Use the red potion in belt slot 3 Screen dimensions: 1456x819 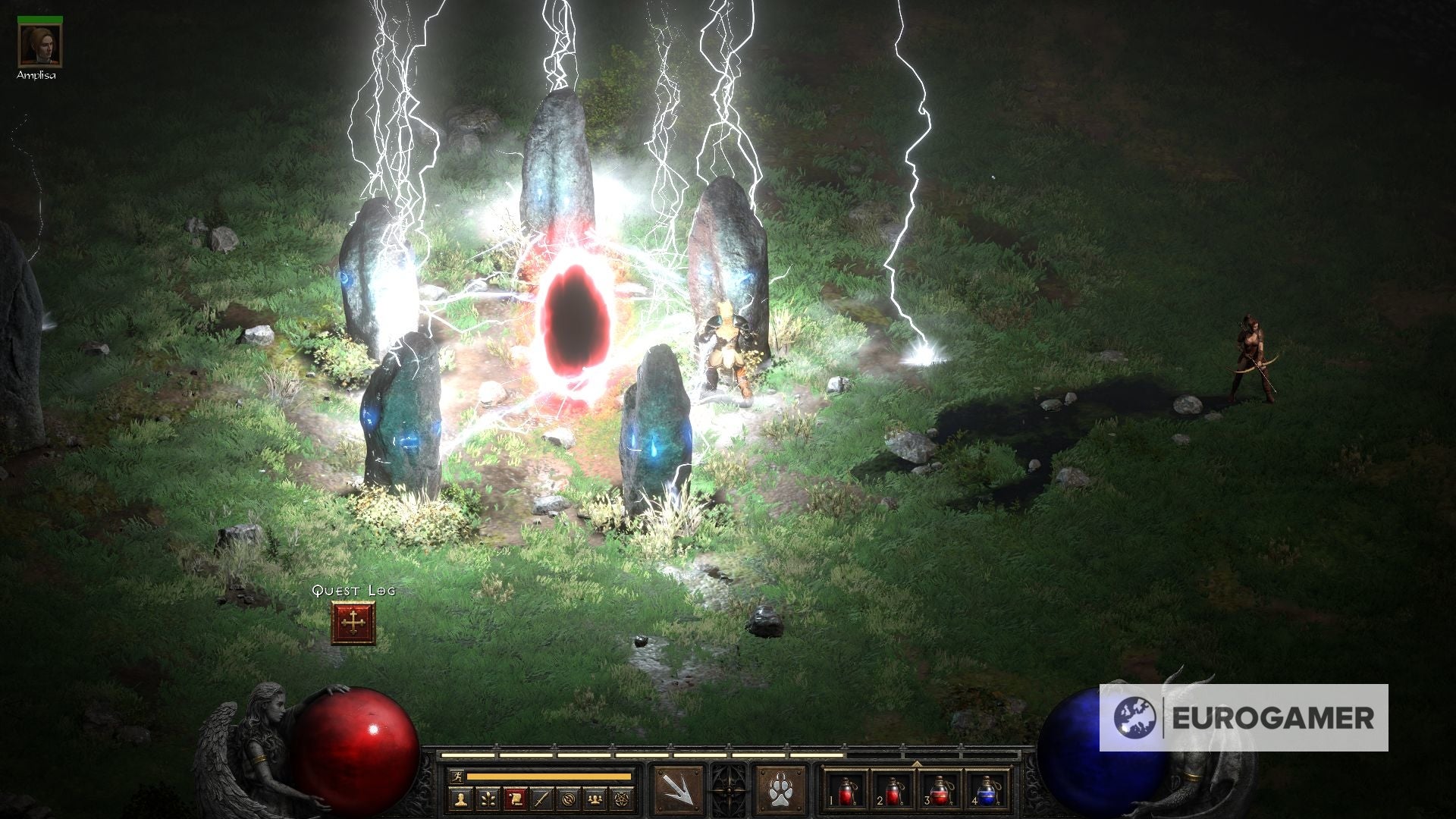940,792
